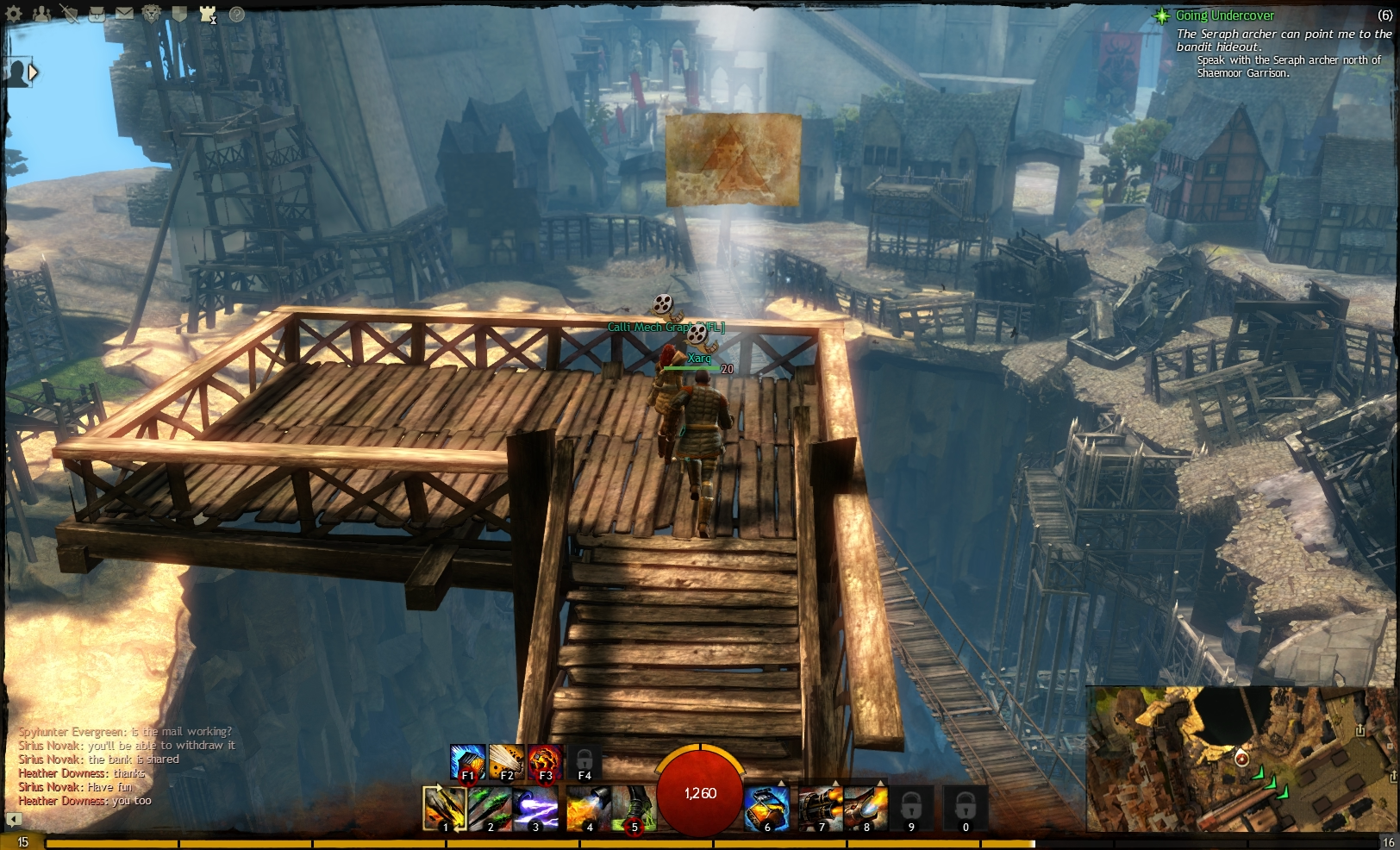The image size is (1400, 850).
Task: Activate weapon skill in slot 1
Action: pyautogui.click(x=446, y=809)
